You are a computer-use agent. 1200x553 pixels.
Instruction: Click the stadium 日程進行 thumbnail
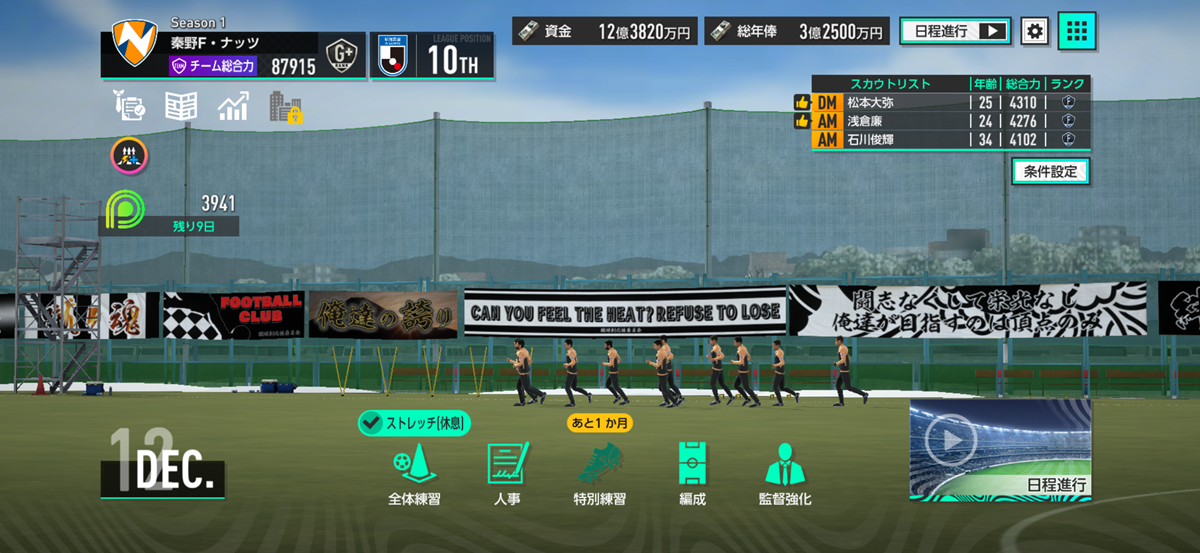point(1000,449)
